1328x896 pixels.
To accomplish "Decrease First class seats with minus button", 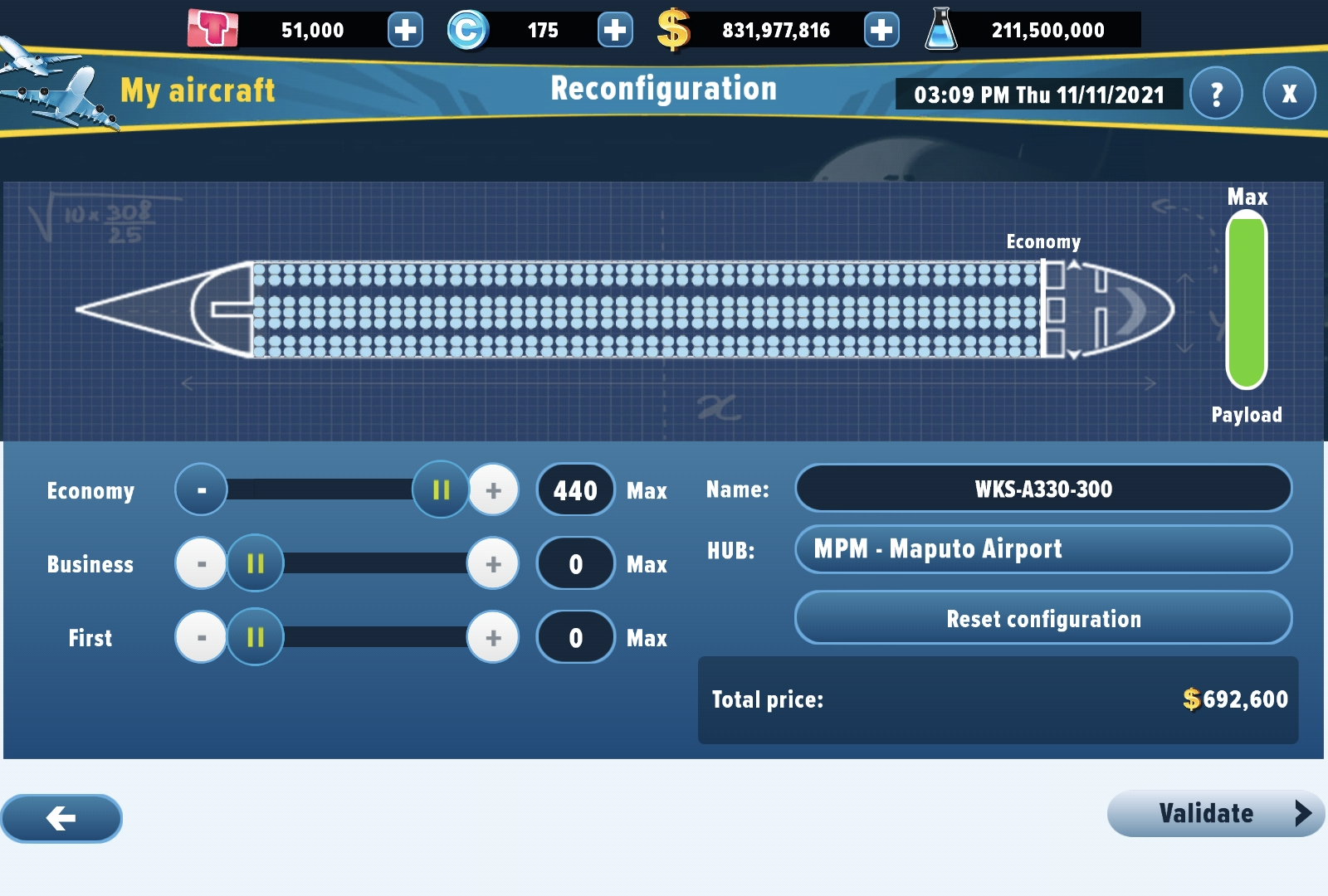I will pos(201,638).
